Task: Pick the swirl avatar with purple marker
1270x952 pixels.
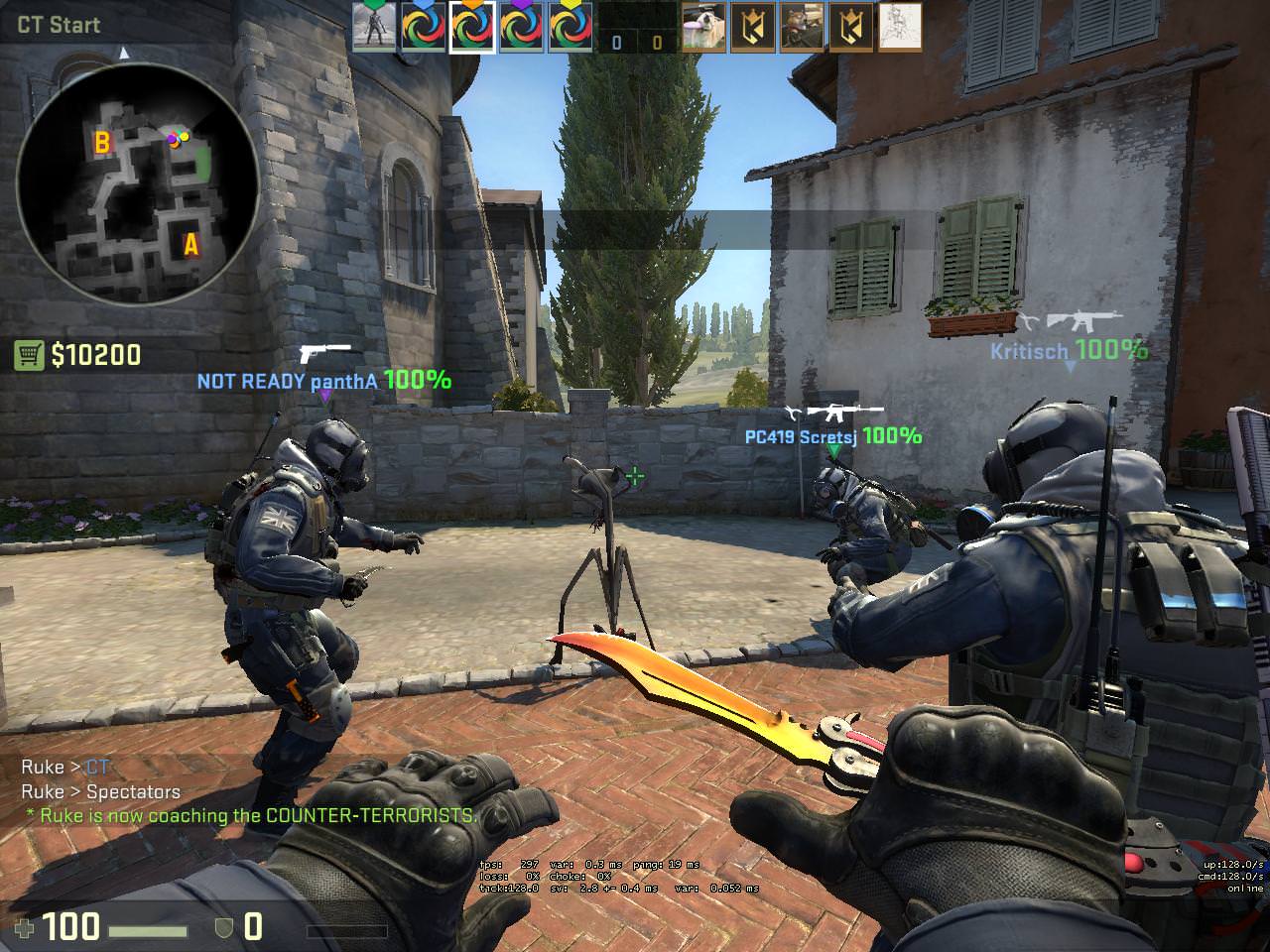Action: click(521, 27)
